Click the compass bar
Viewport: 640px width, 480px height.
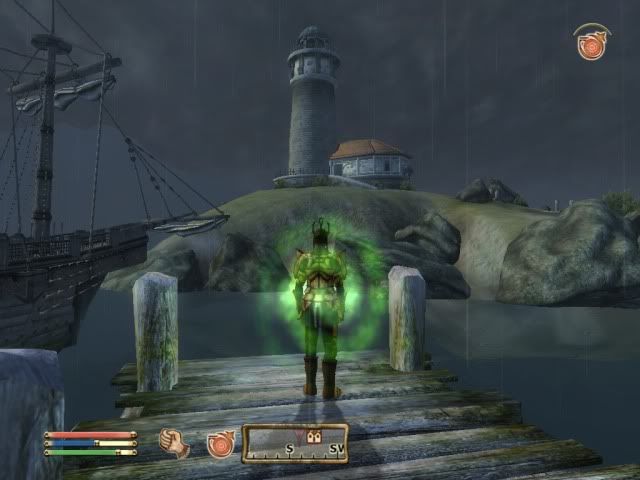(295, 443)
